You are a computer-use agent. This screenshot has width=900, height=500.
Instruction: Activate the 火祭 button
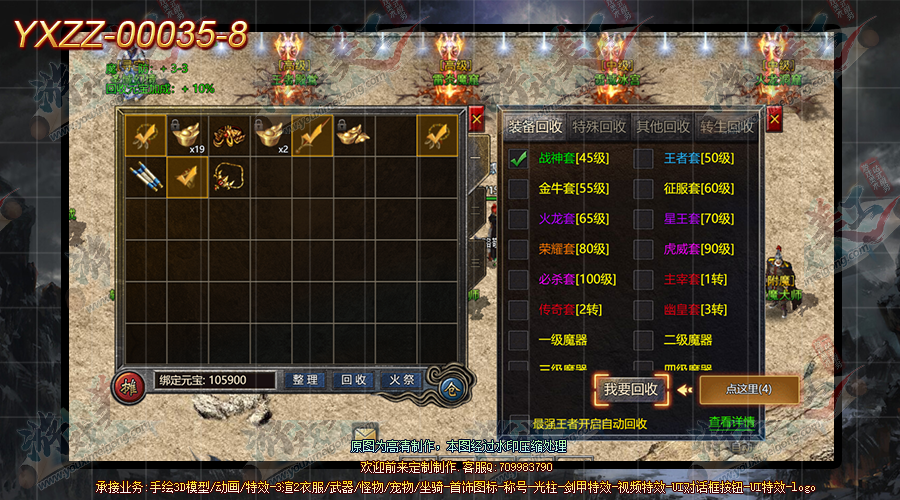pyautogui.click(x=403, y=380)
